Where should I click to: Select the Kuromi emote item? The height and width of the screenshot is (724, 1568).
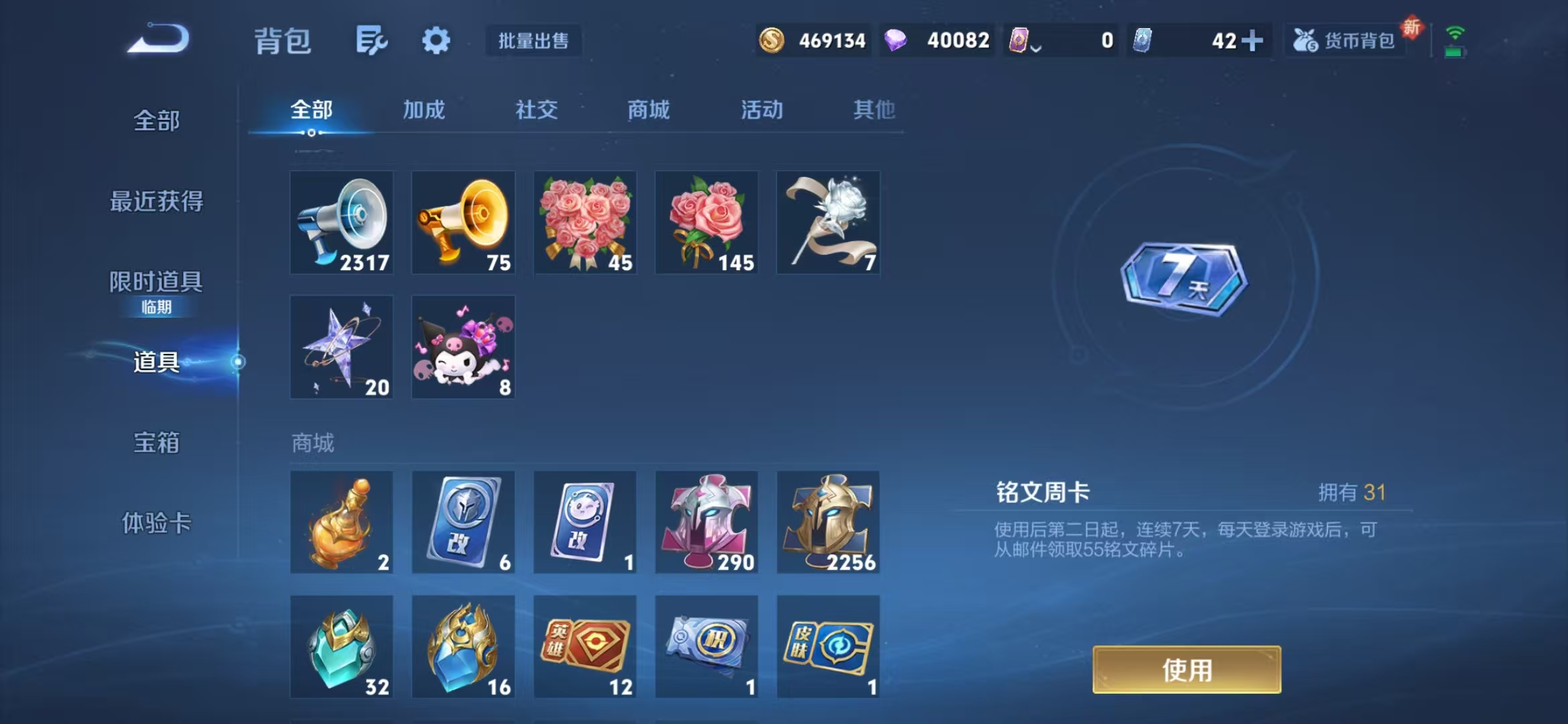click(x=463, y=346)
